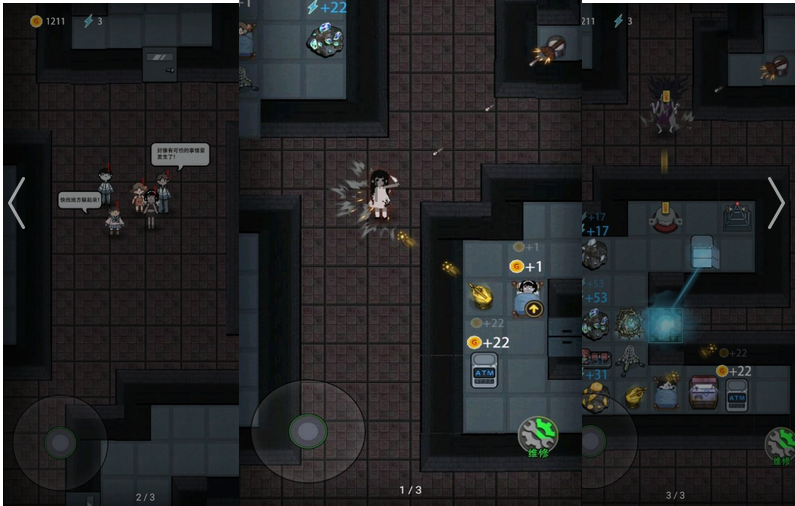Tap the virtual joystick in screenshot 2/3
This screenshot has width=795, height=506.
point(60,443)
